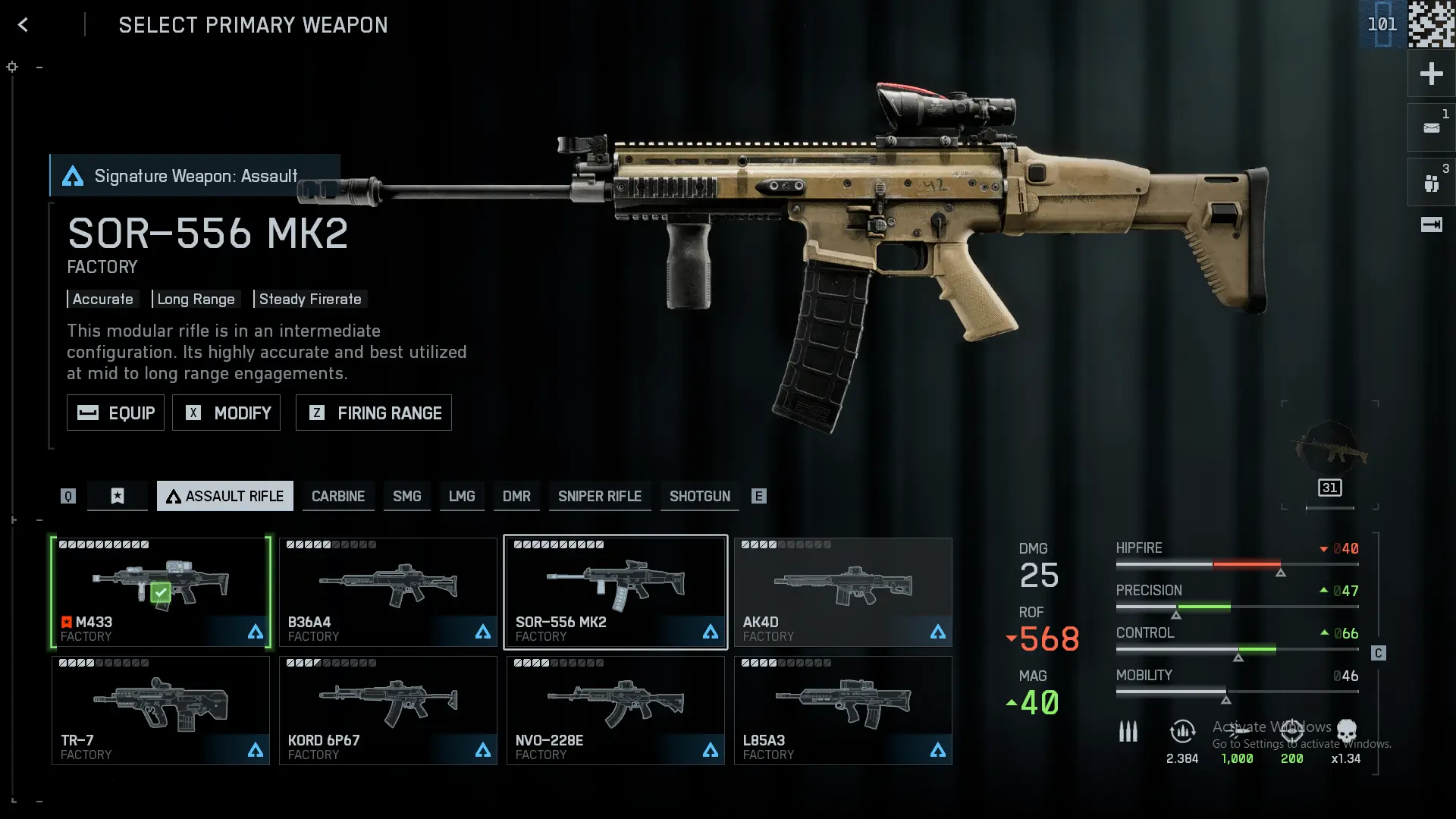Browse the Sniper Rifle category
Screen dimensions: 1456x819
(x=599, y=496)
